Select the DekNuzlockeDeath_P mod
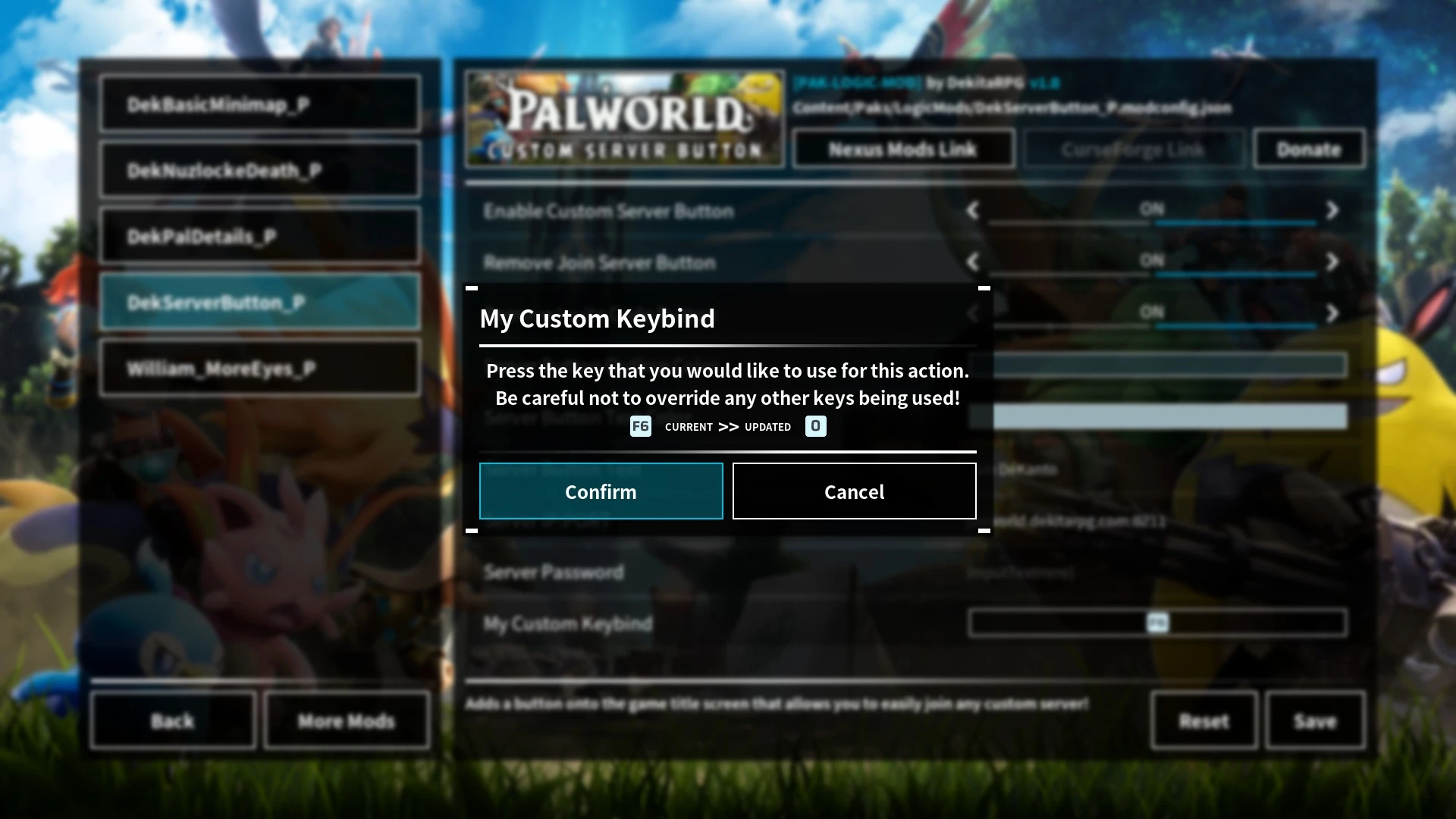 pos(258,170)
